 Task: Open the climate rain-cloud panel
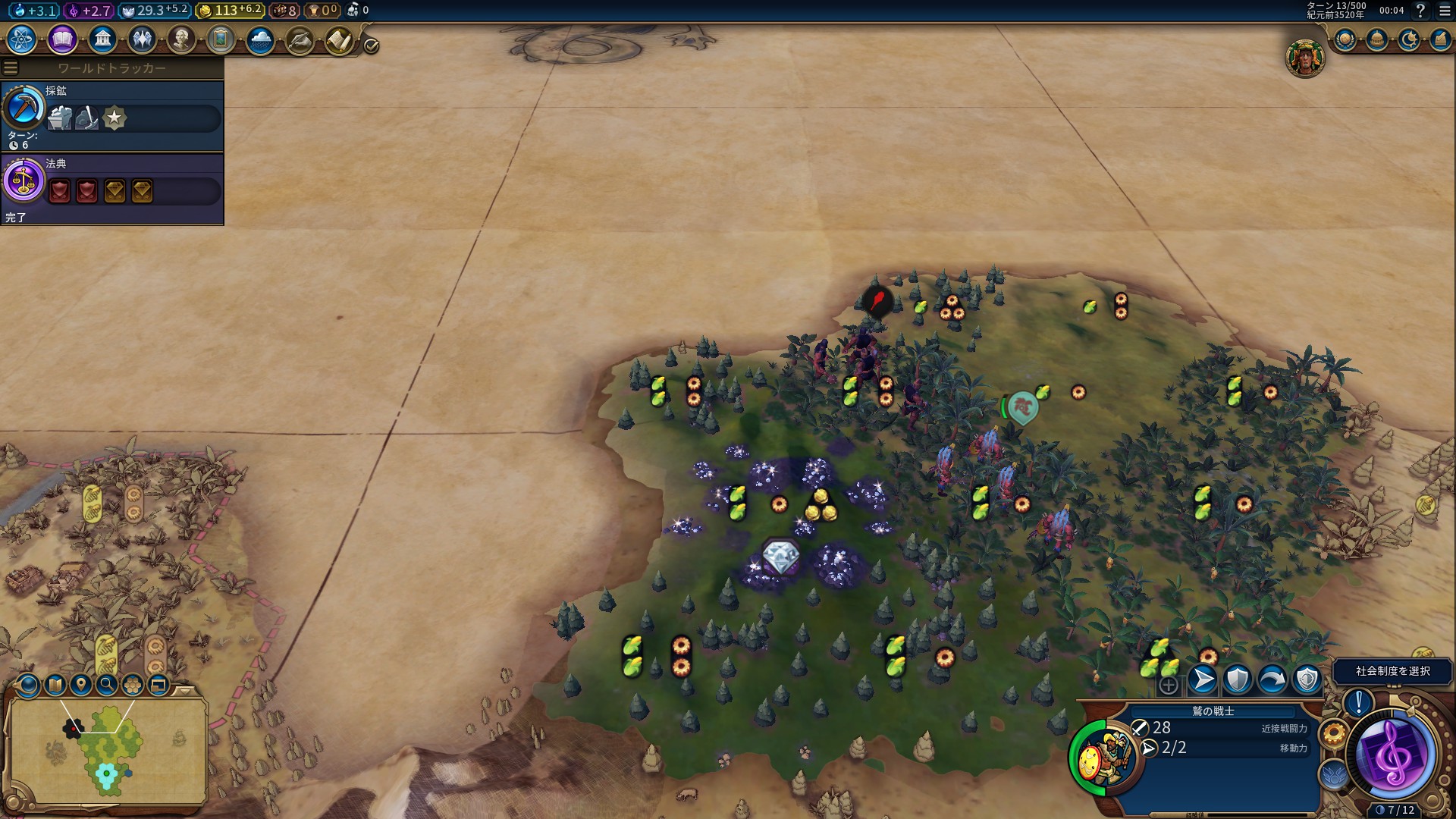(260, 39)
